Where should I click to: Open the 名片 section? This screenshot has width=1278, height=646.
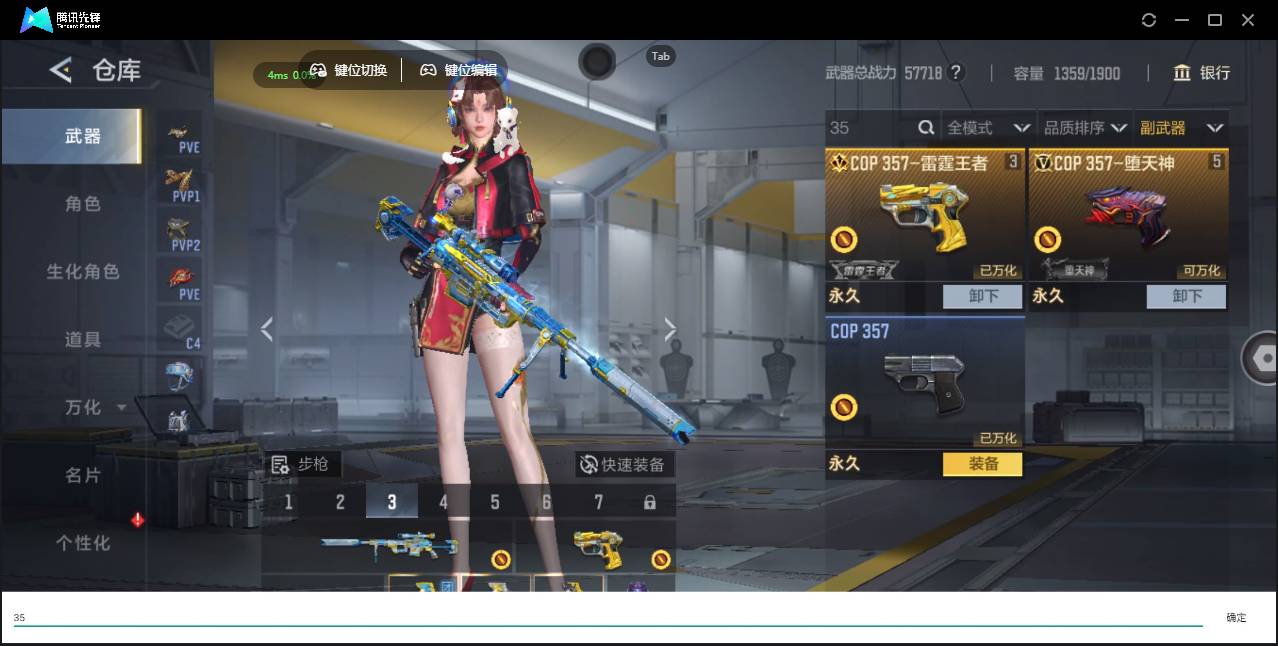pyautogui.click(x=83, y=475)
